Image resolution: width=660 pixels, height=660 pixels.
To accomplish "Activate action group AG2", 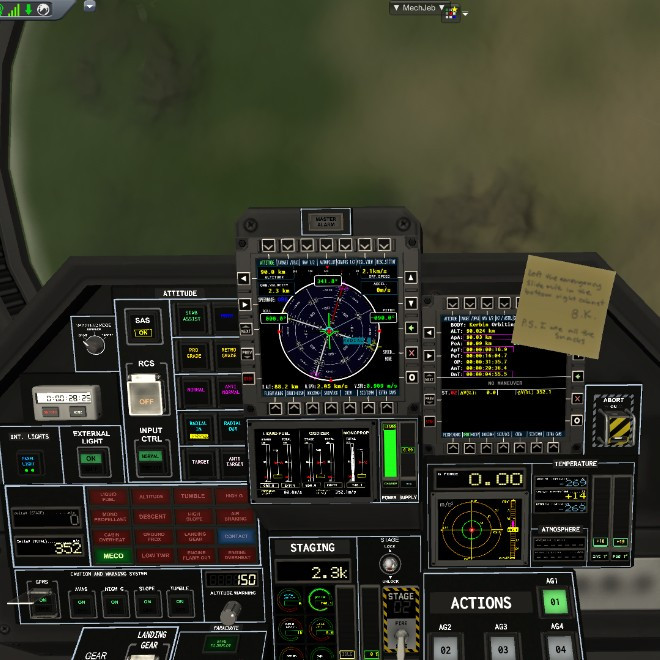I will [447, 650].
